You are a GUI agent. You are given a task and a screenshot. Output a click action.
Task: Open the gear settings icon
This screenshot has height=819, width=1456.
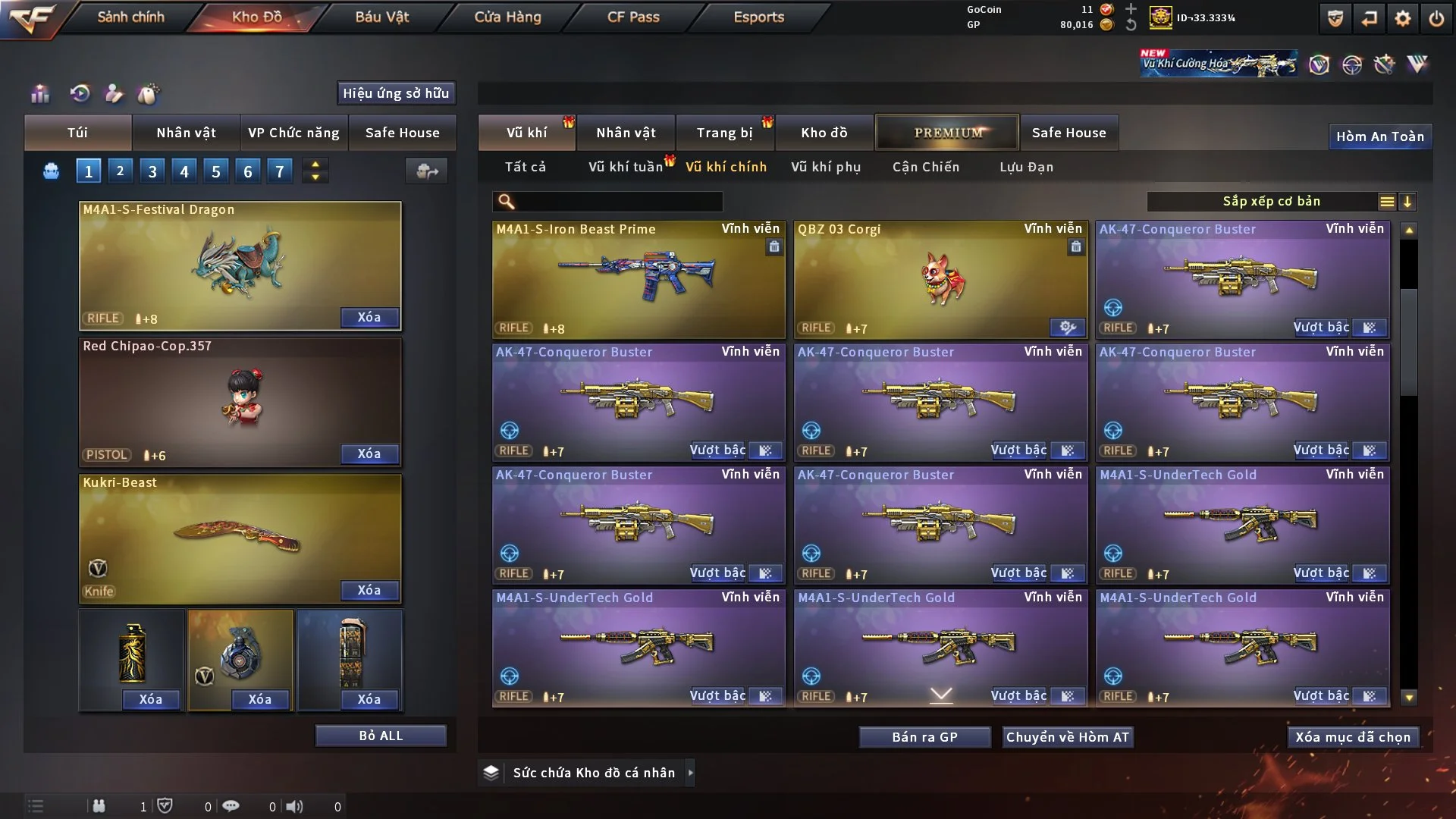pos(1402,18)
